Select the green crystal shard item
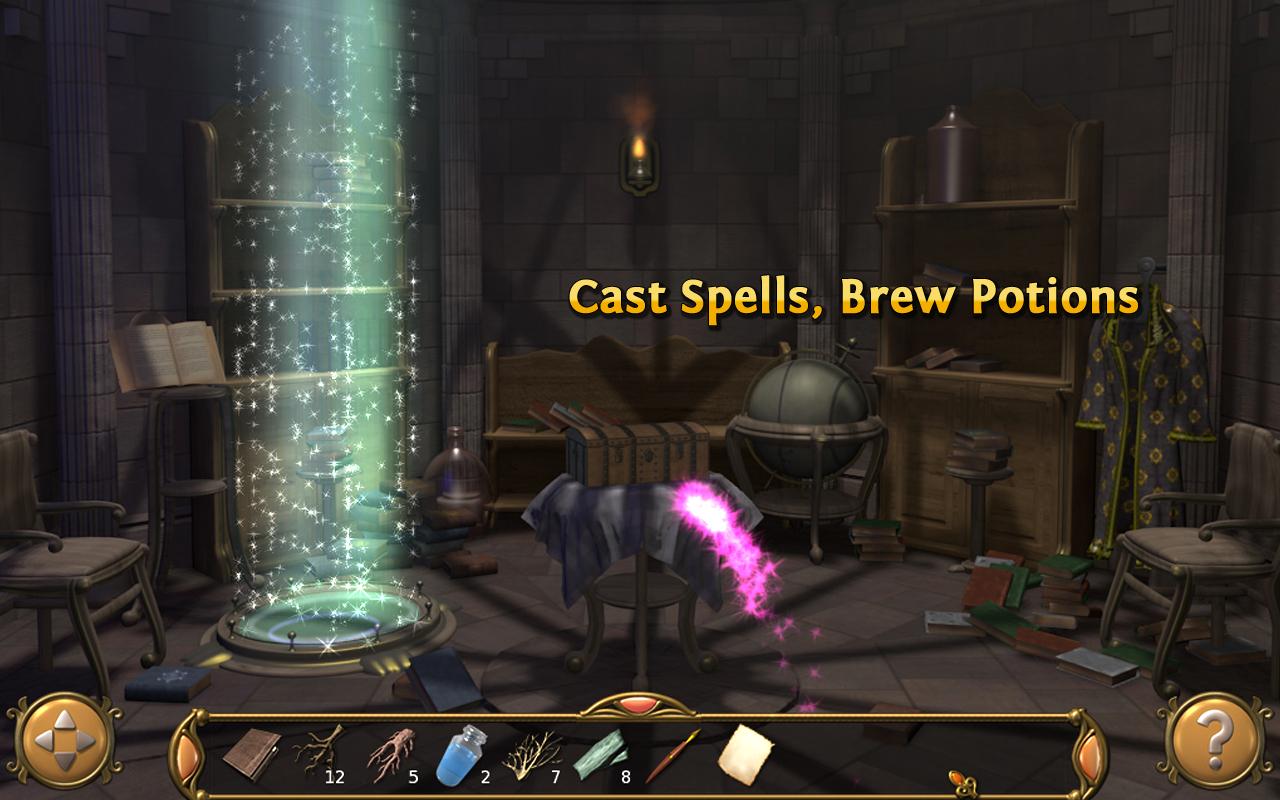Screen dimensions: 1280x800 [600, 753]
